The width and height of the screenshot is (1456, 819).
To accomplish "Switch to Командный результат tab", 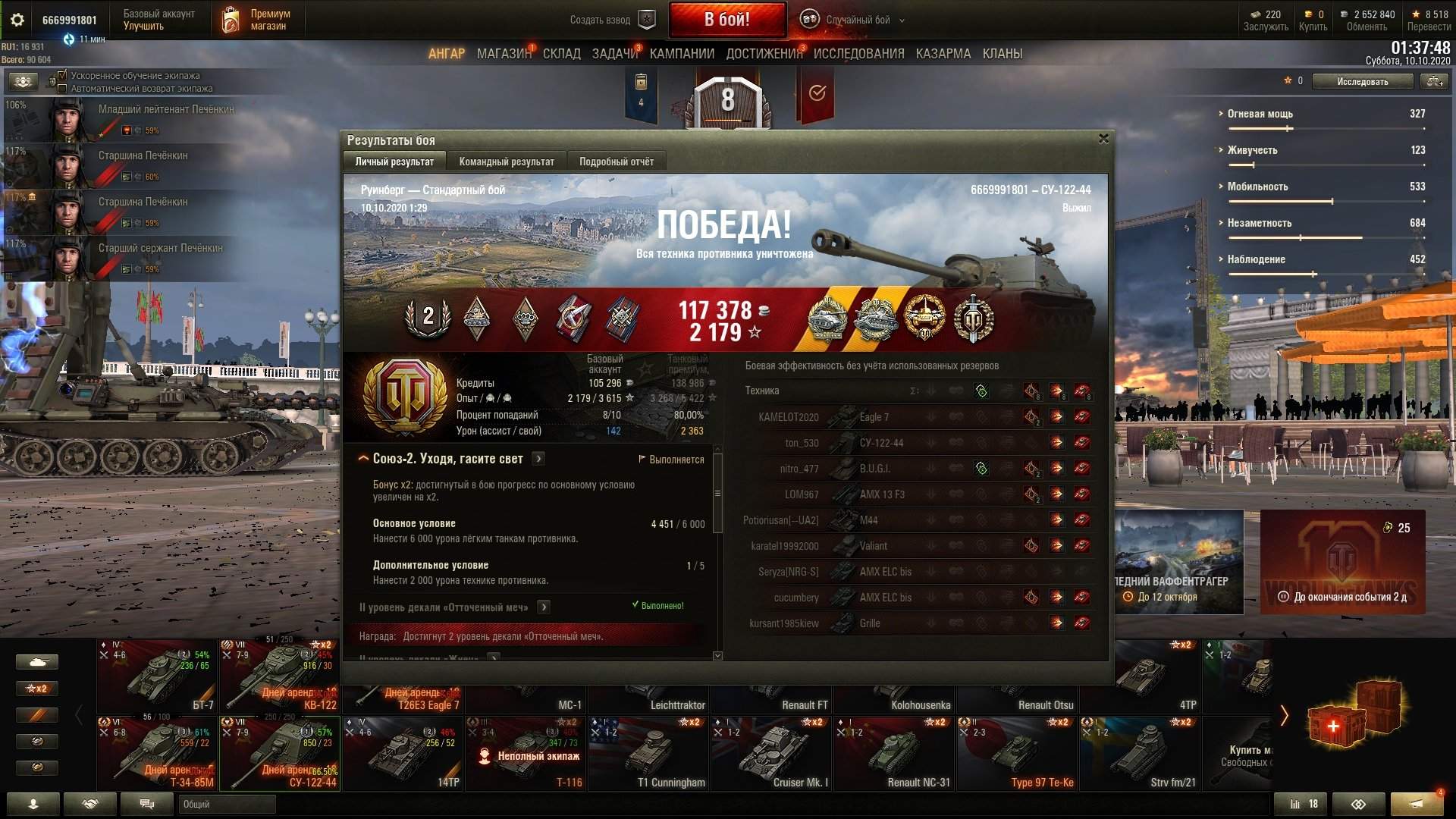I will pyautogui.click(x=506, y=162).
